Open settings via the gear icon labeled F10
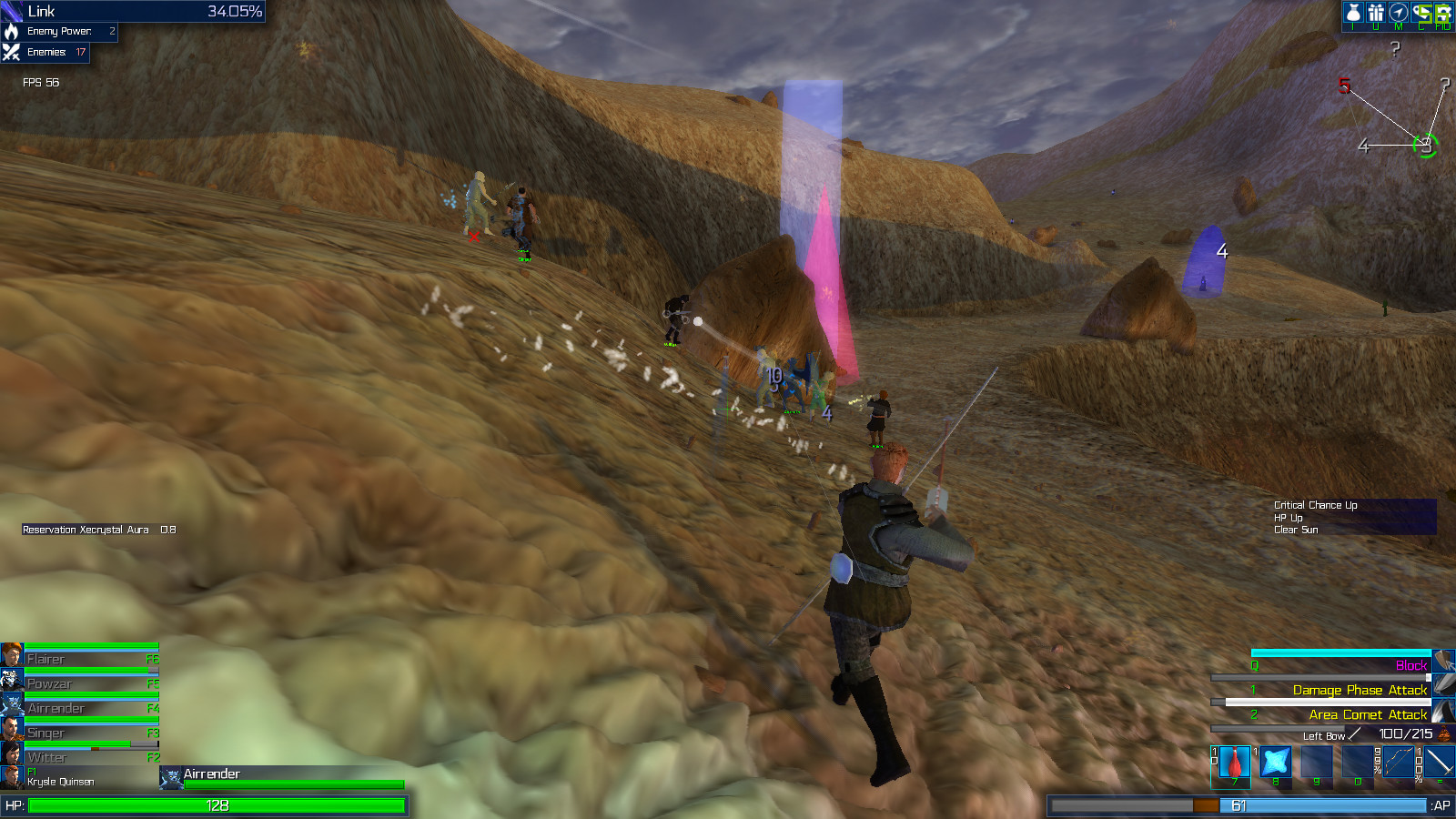 (x=1445, y=14)
